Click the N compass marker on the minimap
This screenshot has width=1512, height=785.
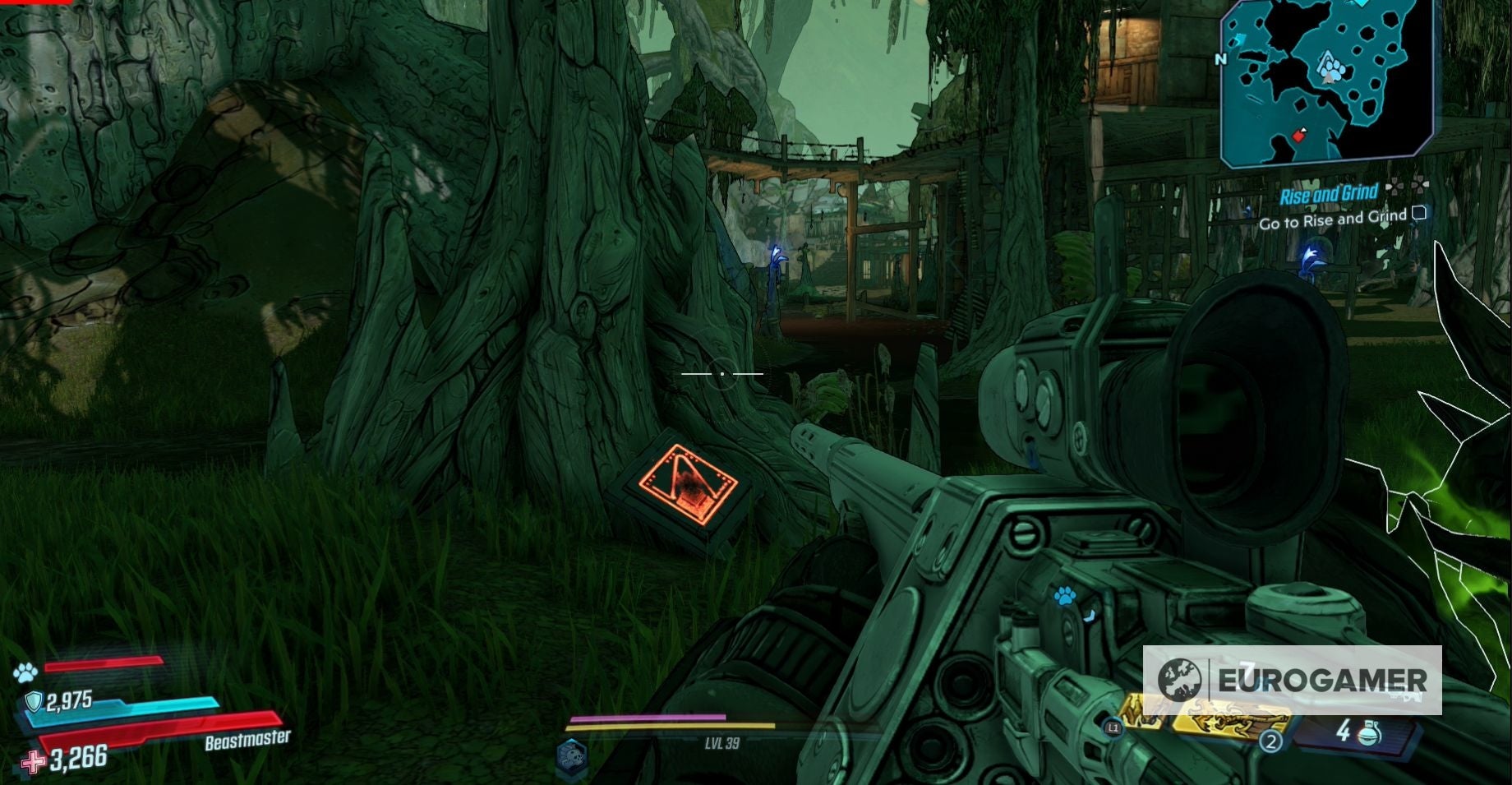pos(1221,59)
